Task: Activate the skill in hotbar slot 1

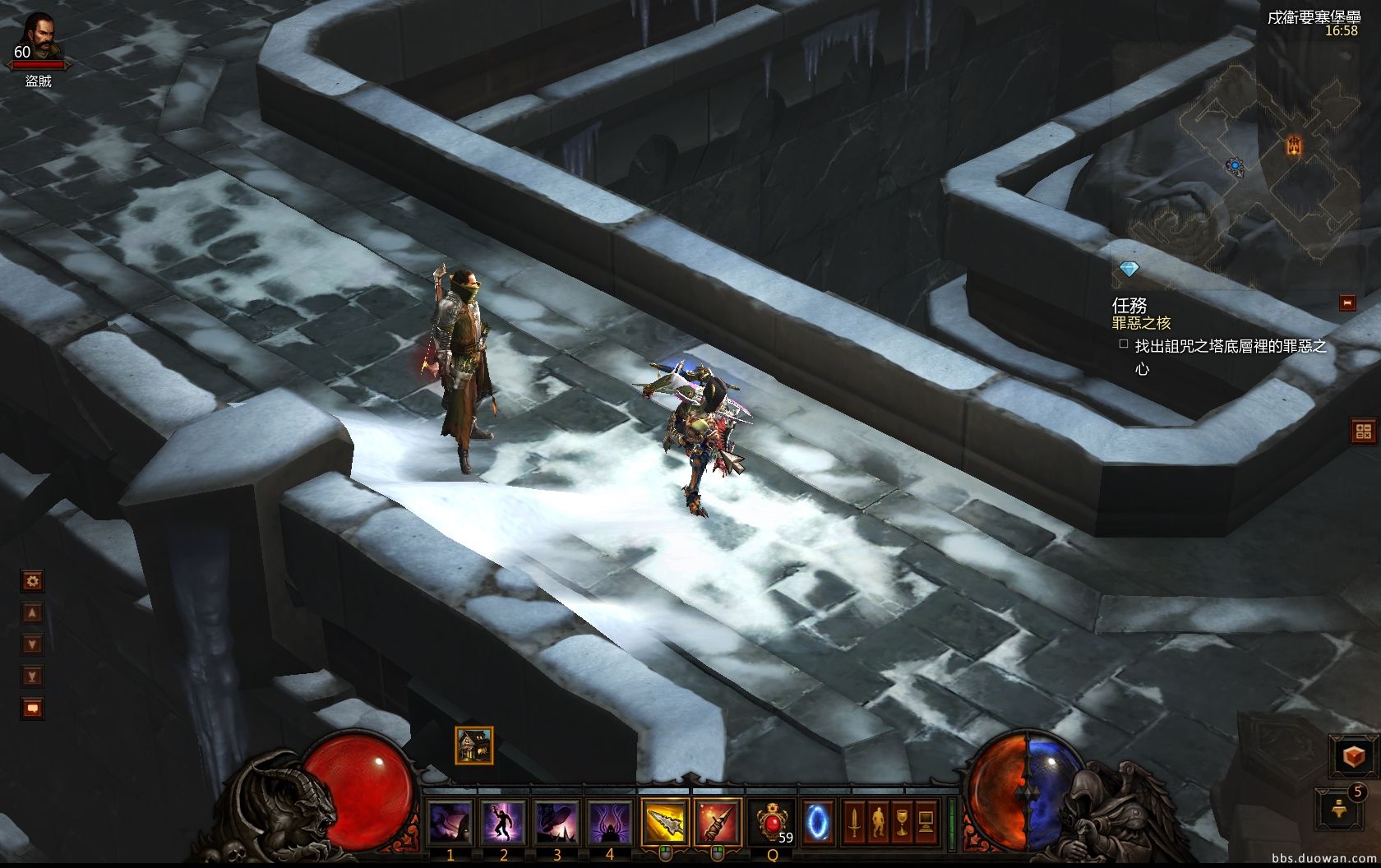Action: click(450, 822)
